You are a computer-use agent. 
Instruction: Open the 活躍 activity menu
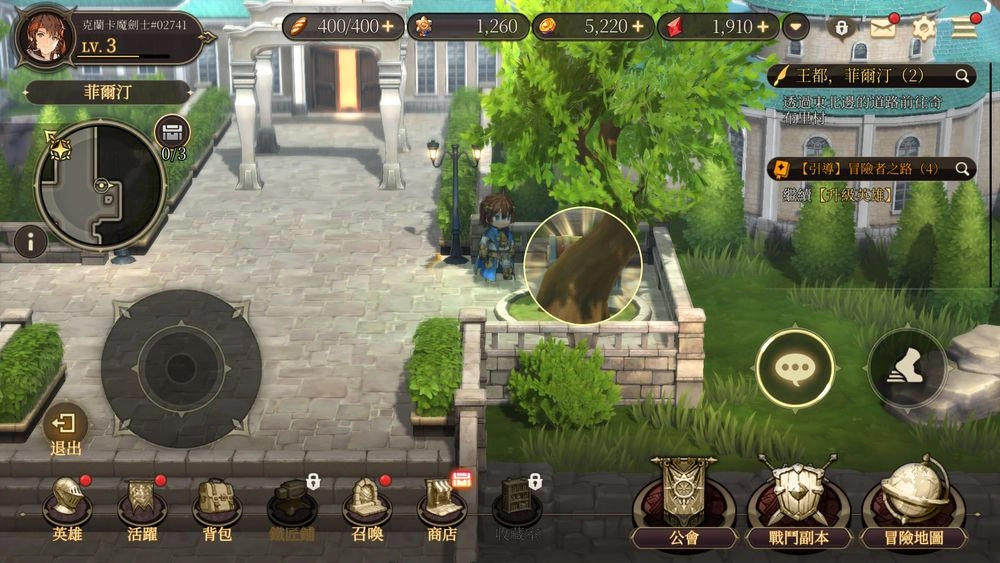pos(142,502)
